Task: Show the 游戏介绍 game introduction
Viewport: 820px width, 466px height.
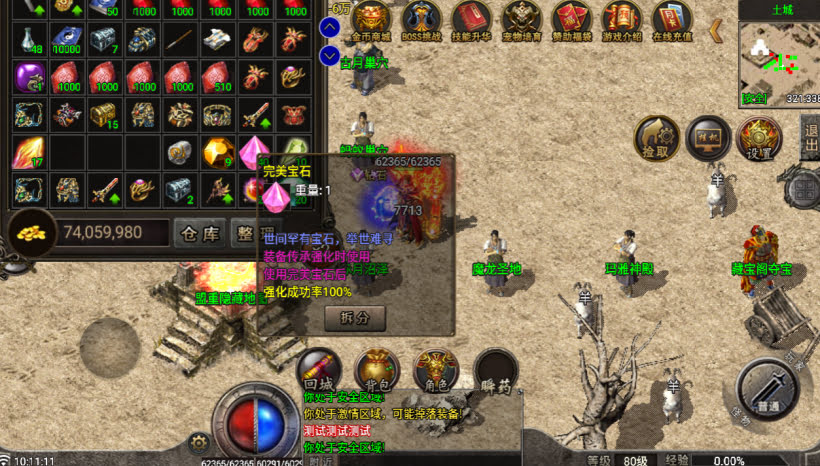Action: click(622, 20)
